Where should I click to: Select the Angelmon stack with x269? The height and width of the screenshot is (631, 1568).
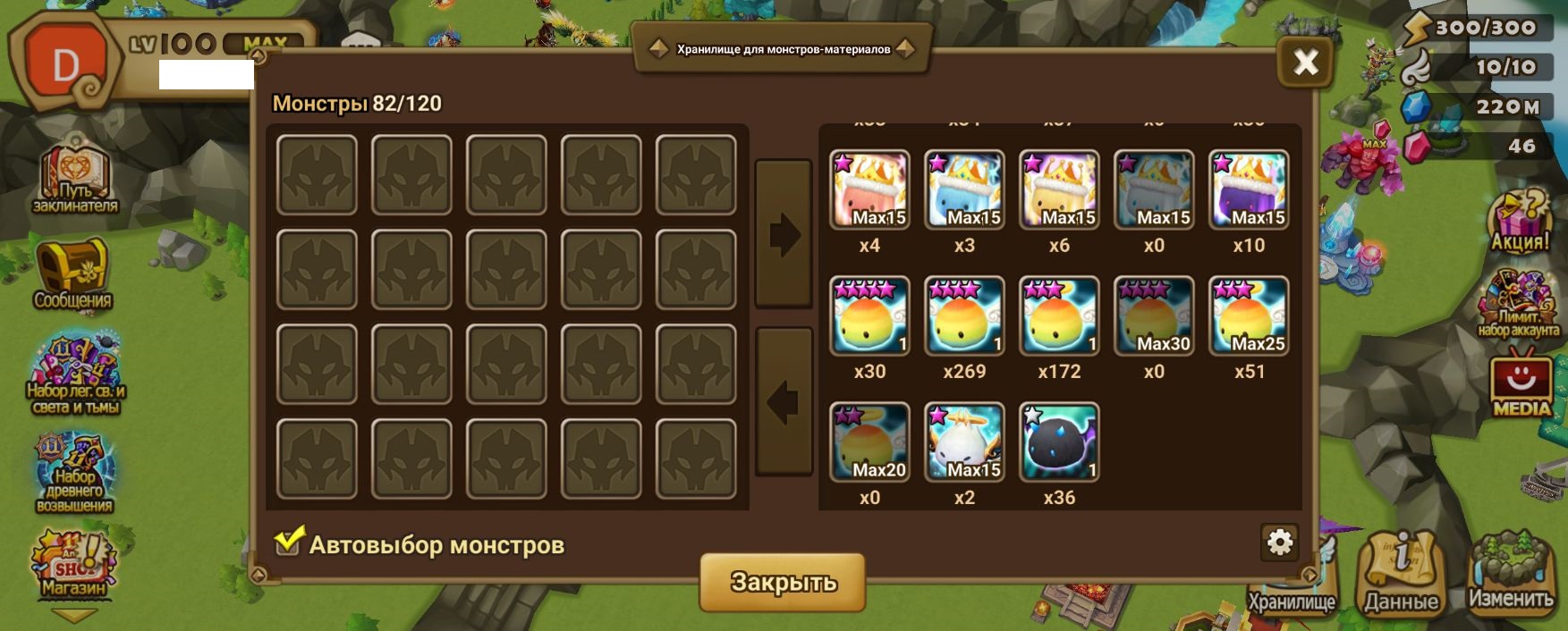click(964, 316)
